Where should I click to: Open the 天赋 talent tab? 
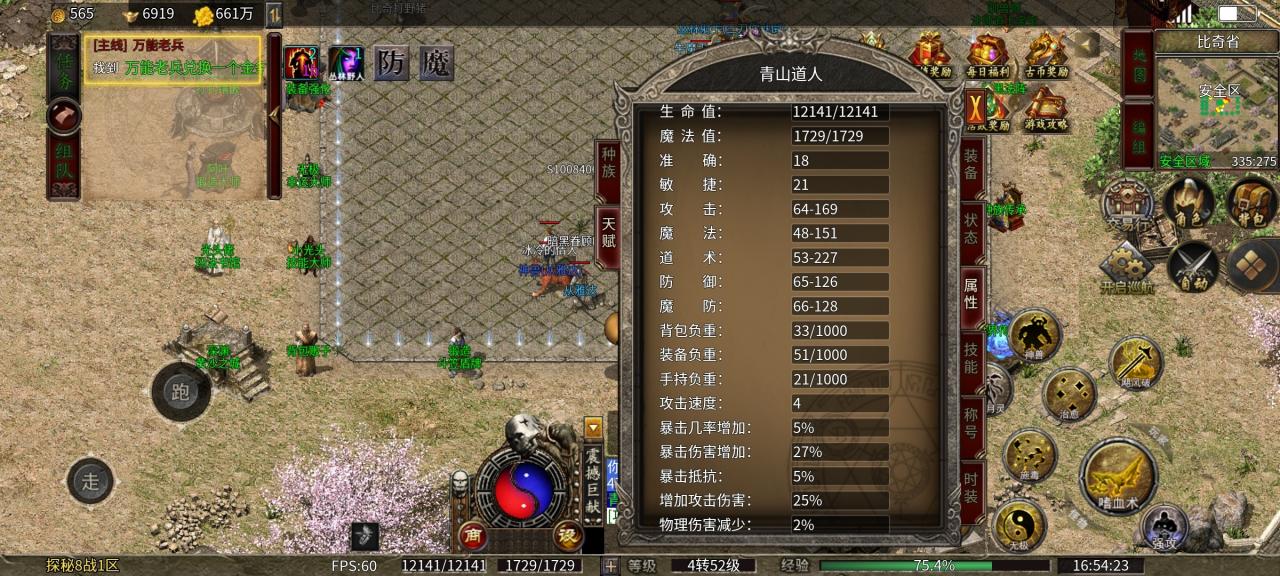607,232
